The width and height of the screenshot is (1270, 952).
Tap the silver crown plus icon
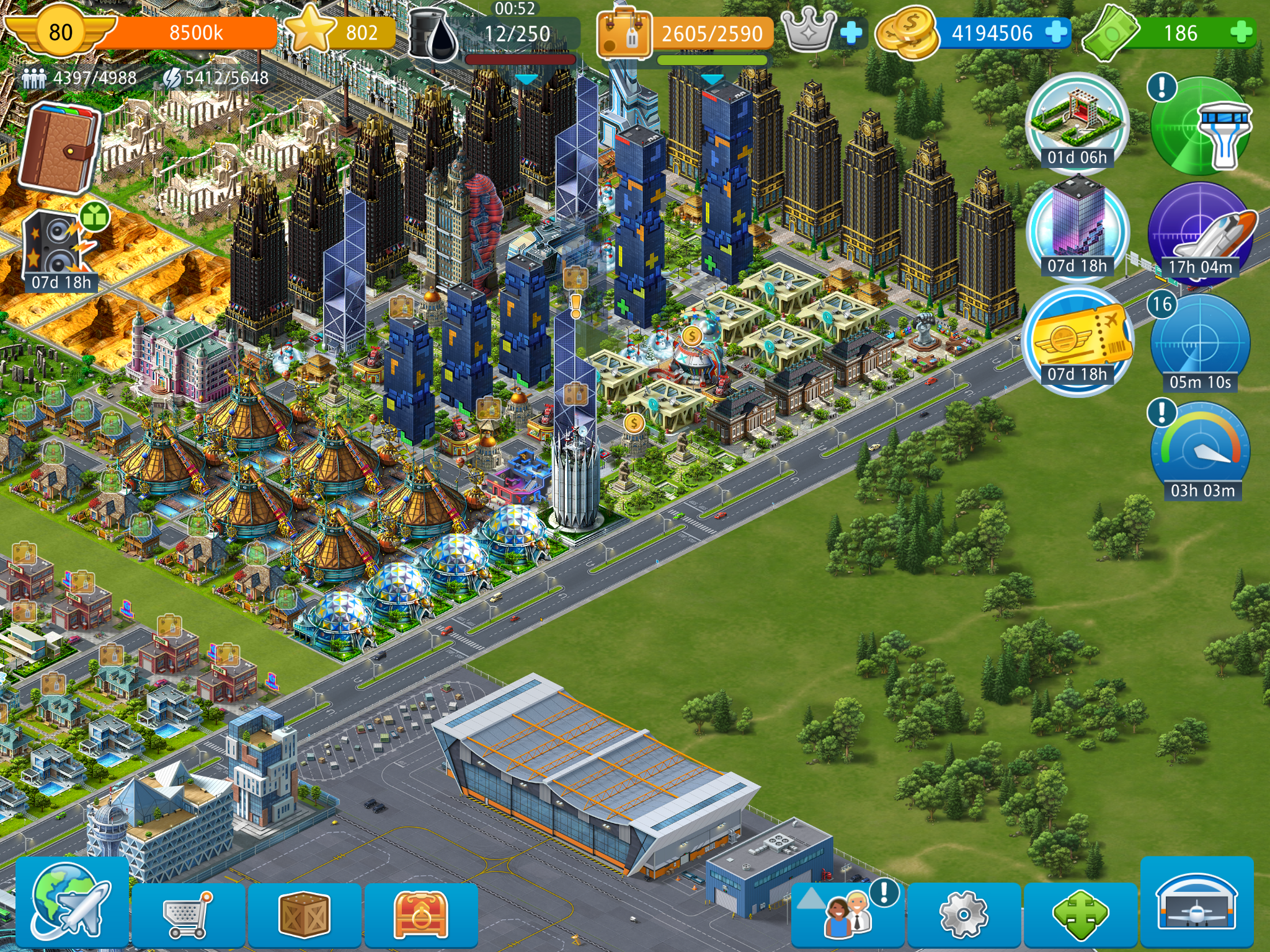tap(852, 32)
